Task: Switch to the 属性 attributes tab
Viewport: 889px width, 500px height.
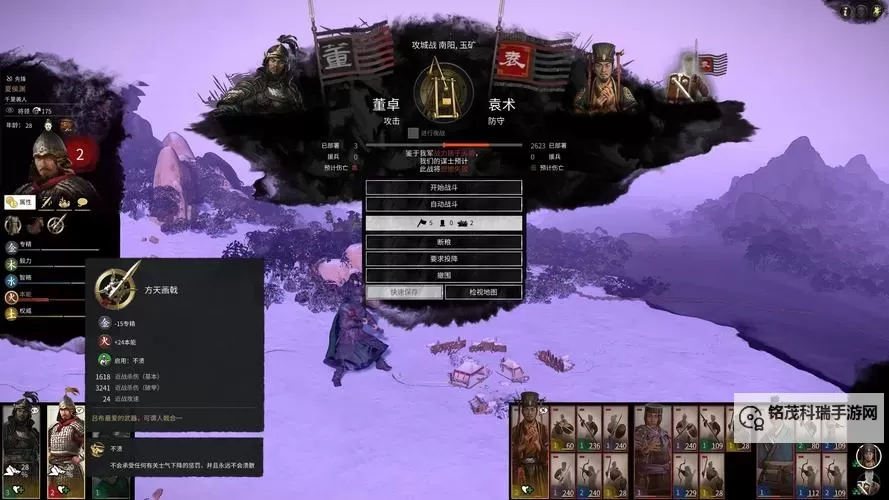Action: tap(20, 202)
